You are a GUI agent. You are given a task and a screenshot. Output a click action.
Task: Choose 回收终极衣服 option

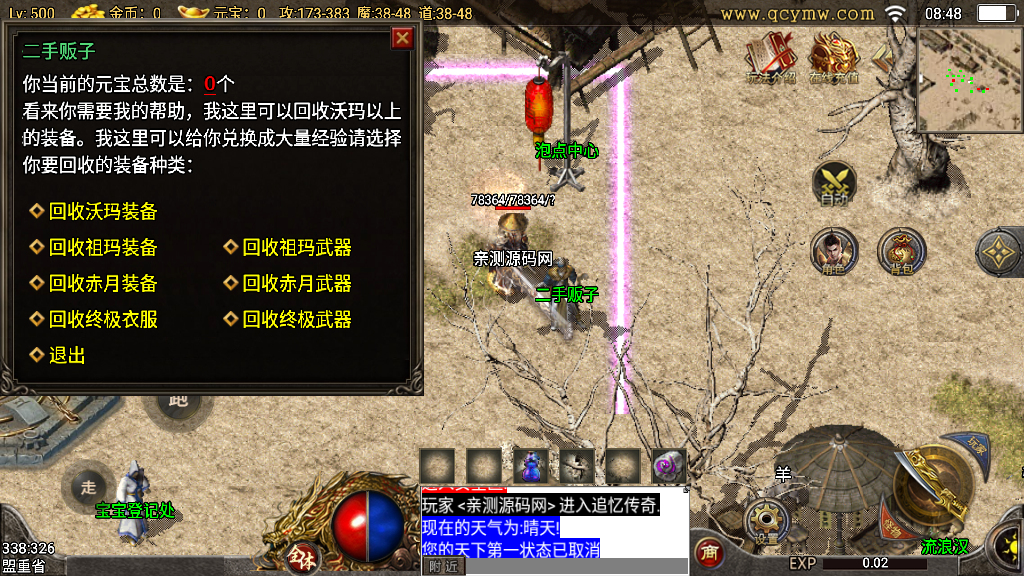pyautogui.click(x=102, y=320)
